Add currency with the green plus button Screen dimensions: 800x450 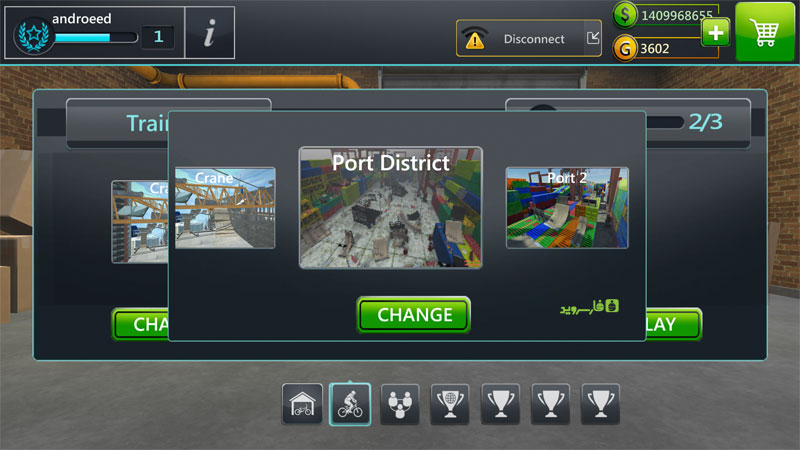coord(715,32)
